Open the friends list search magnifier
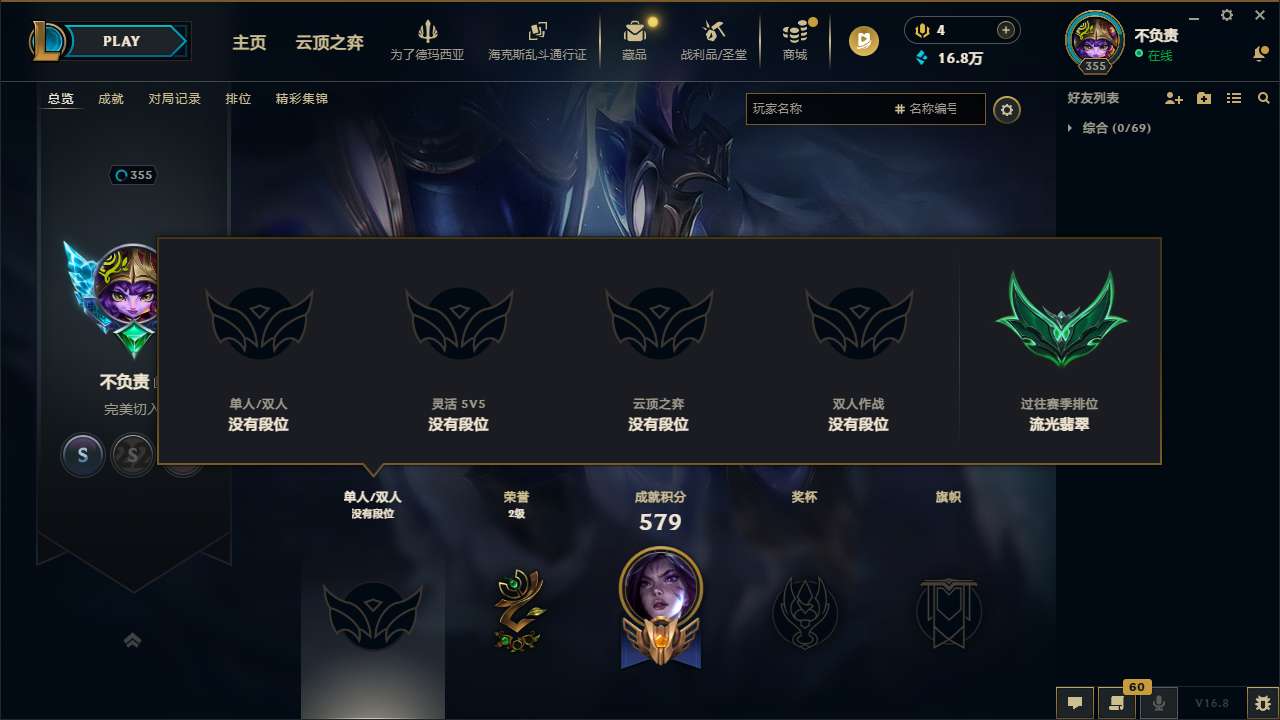 1263,98
